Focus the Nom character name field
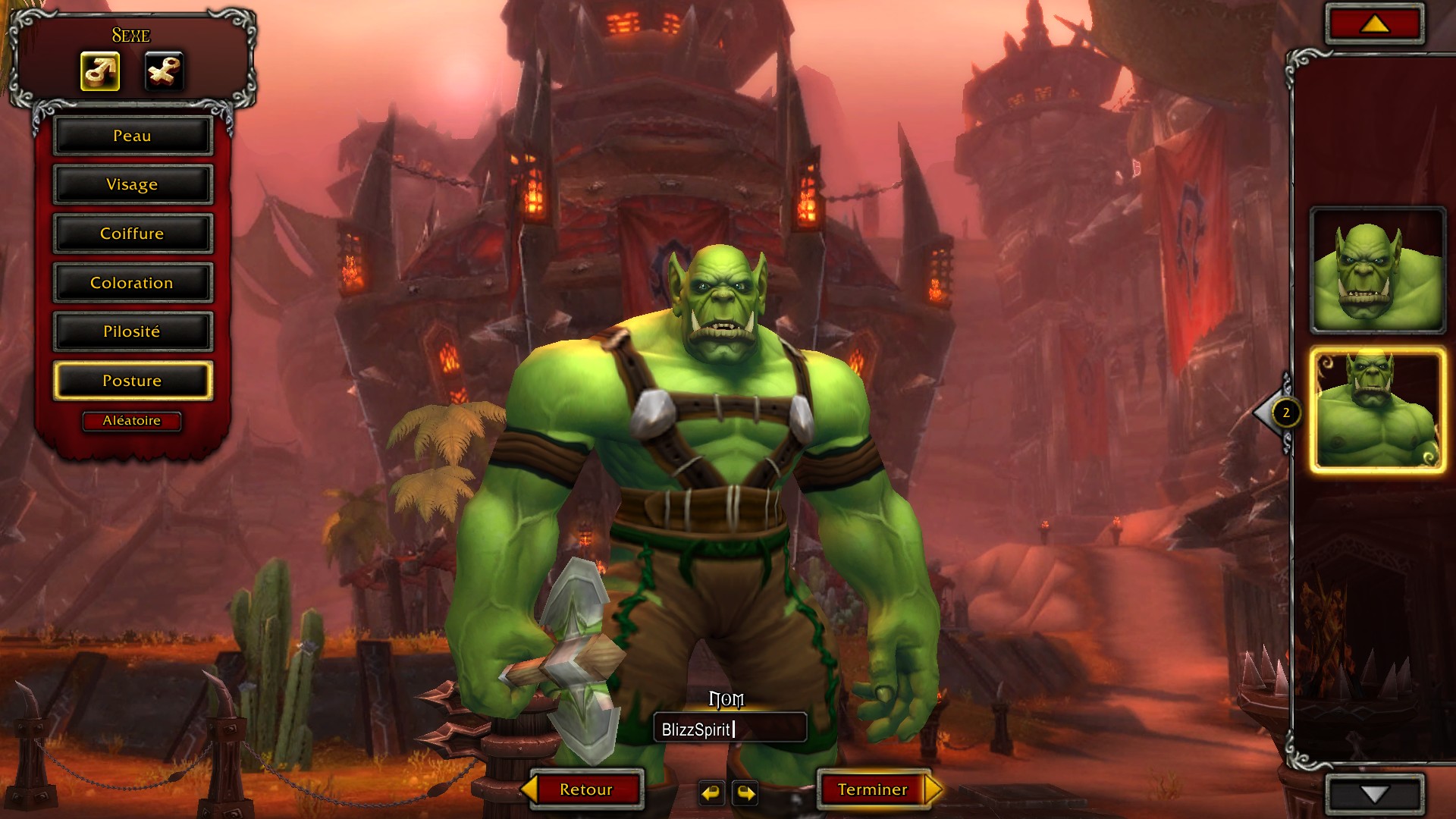The image size is (1456, 819). 730,730
